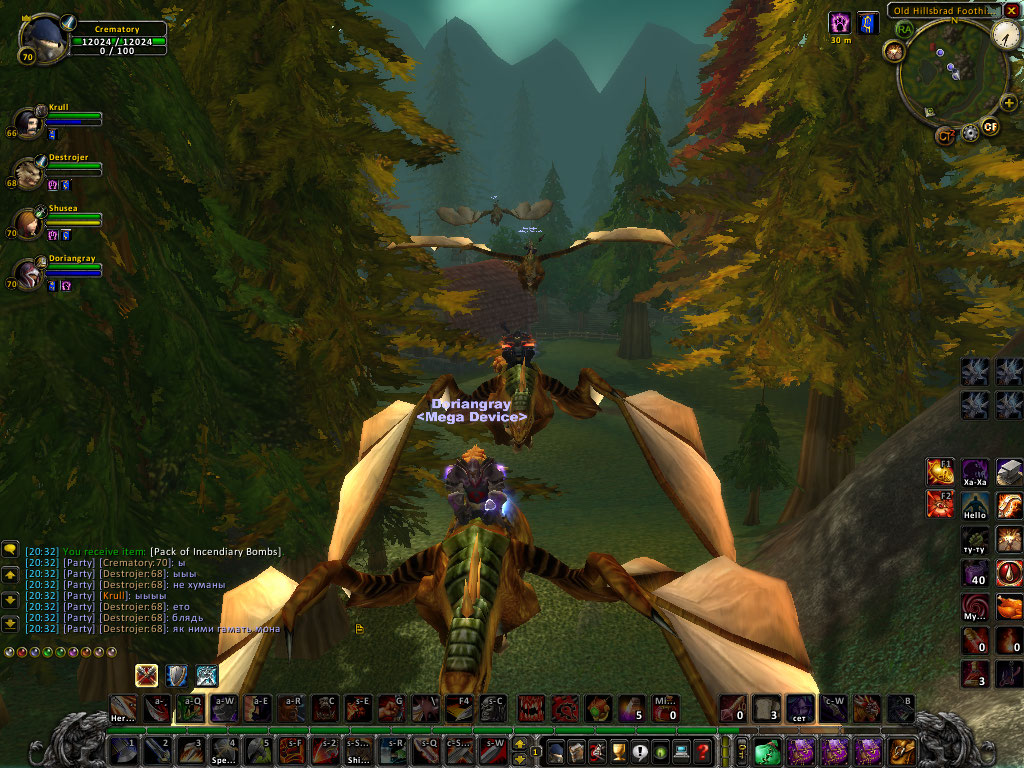This screenshot has height=768, width=1024.
Task: Target party member Destrojer's portrait
Action: click(x=29, y=172)
